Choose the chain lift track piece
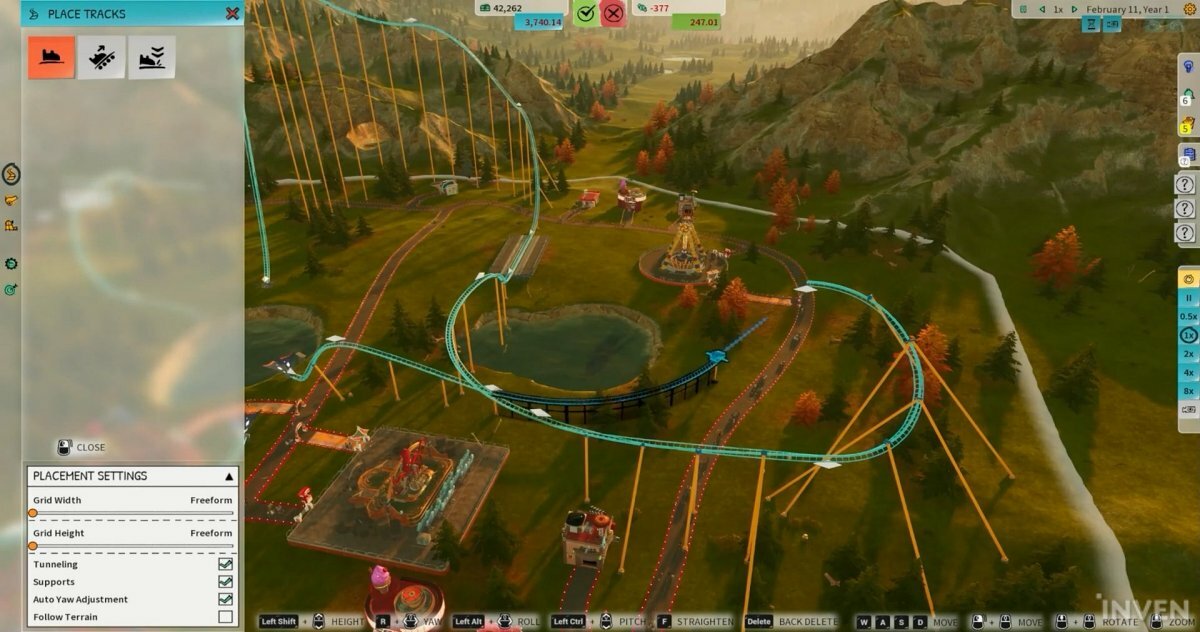This screenshot has height=632, width=1200. [102, 57]
